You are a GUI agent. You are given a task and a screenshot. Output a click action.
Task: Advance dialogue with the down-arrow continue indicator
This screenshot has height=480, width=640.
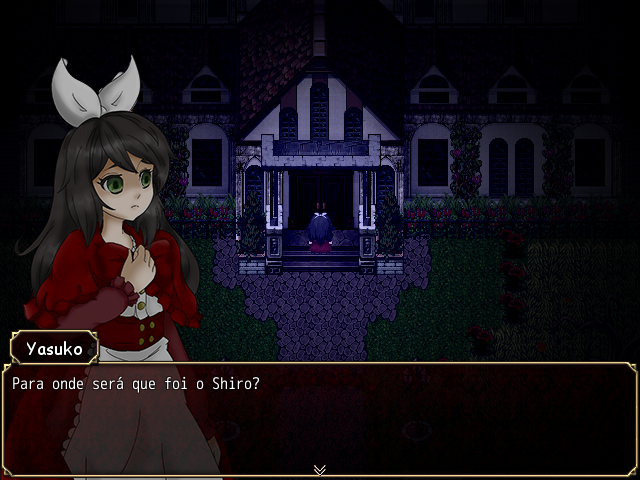tap(320, 469)
